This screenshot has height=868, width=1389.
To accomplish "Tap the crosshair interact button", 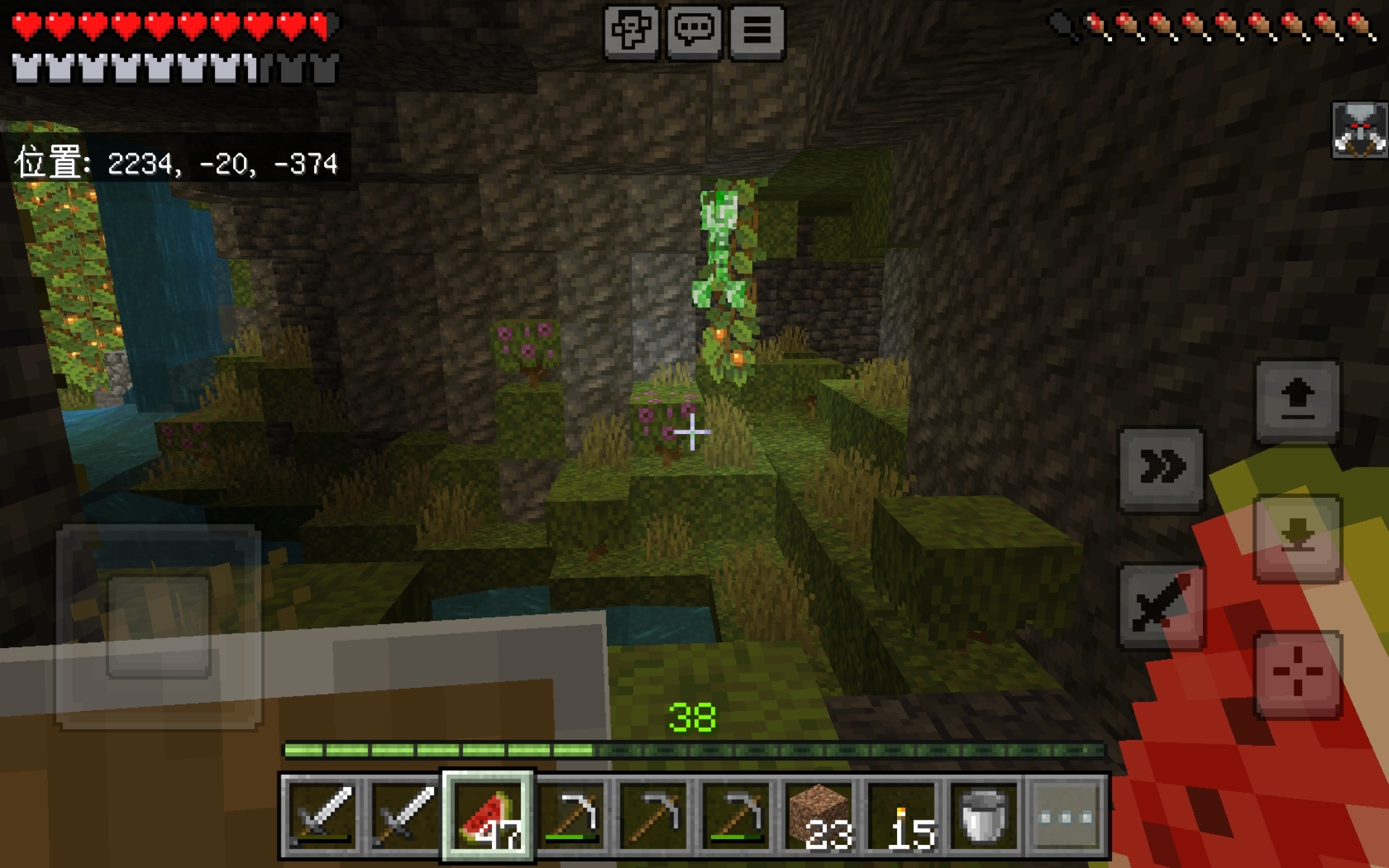I will pyautogui.click(x=1297, y=673).
